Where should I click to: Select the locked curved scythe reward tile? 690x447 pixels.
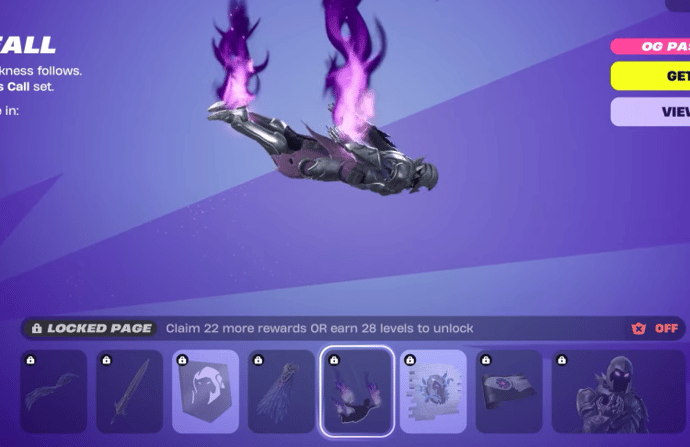tap(53, 392)
